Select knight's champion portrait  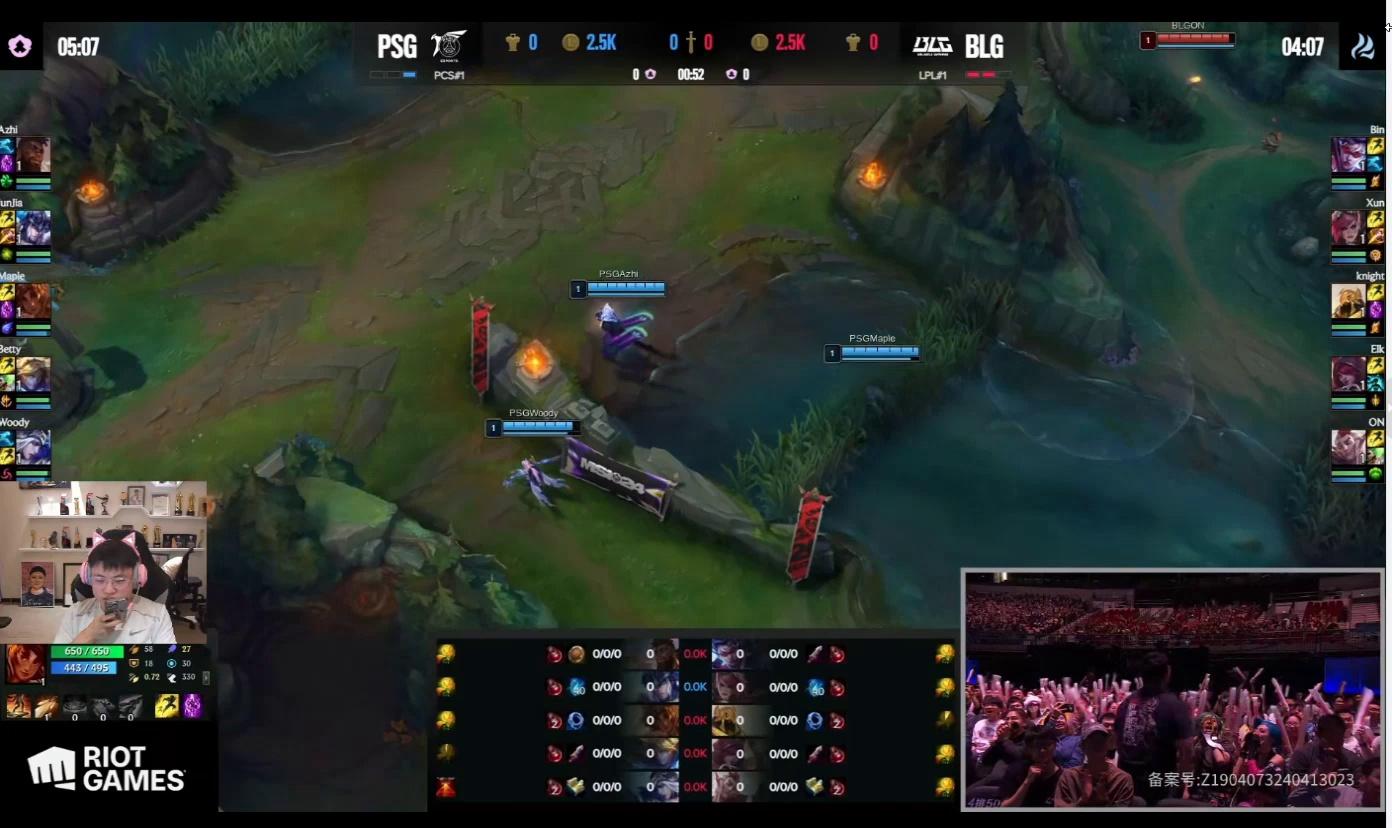click(1348, 301)
